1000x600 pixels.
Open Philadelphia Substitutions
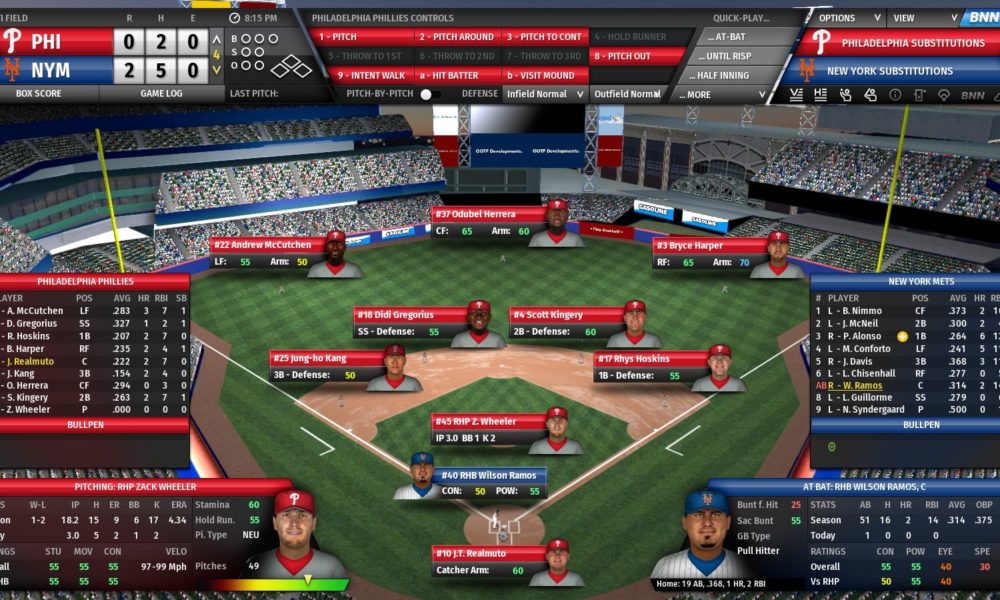(x=898, y=43)
